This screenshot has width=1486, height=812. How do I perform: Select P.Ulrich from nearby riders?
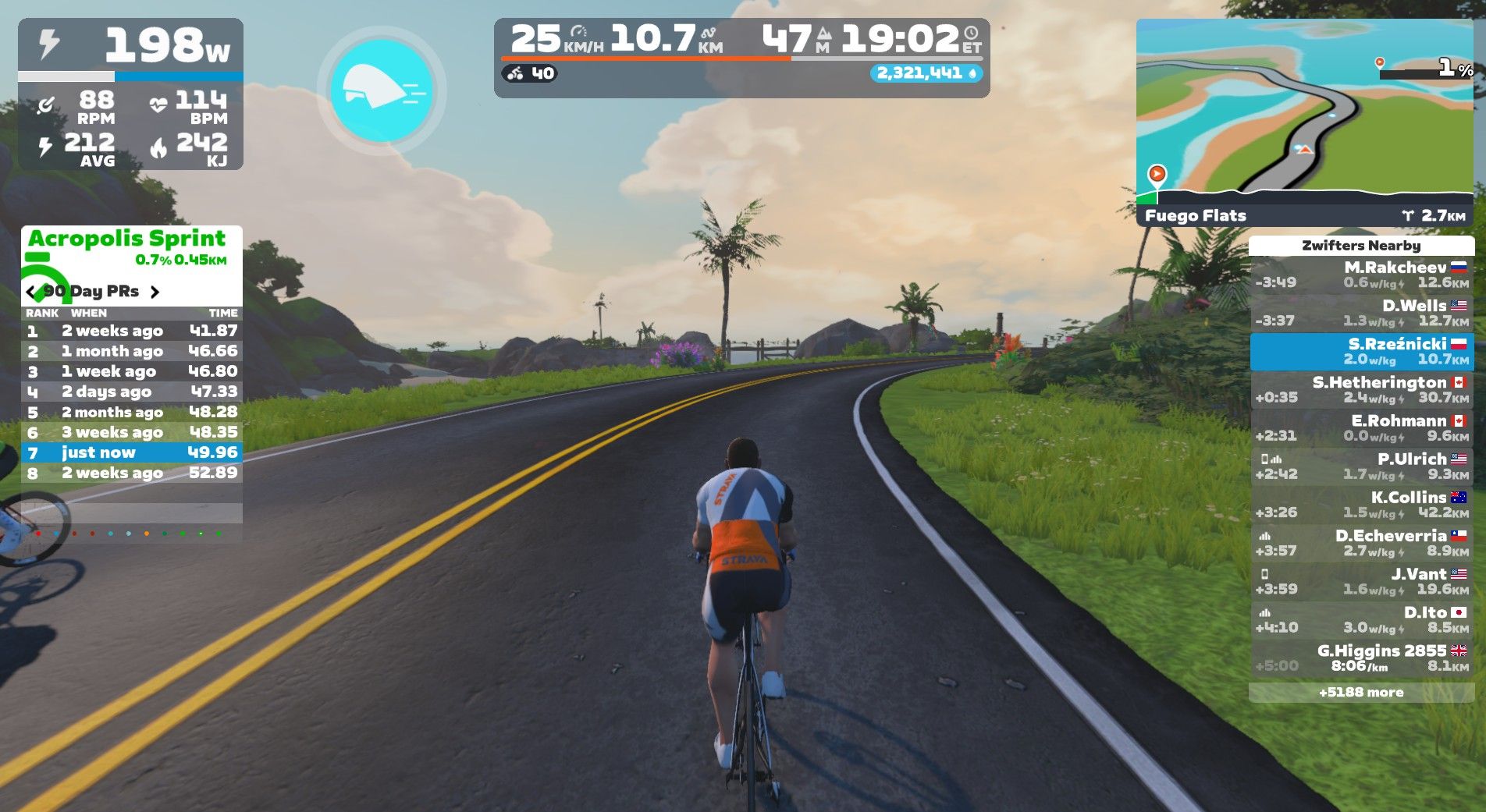1361,466
